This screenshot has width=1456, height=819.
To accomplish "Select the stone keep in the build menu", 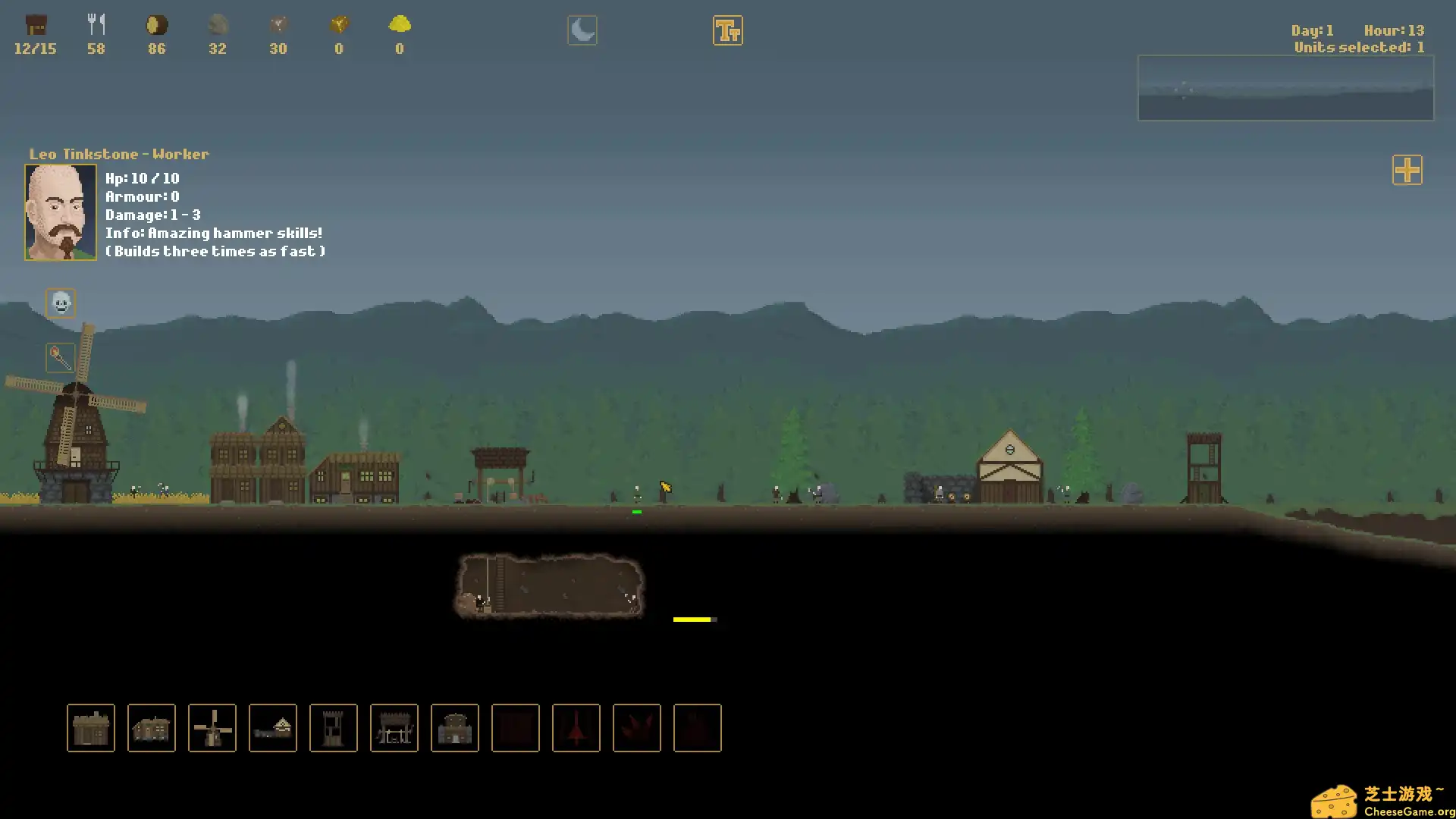I will pos(455,728).
